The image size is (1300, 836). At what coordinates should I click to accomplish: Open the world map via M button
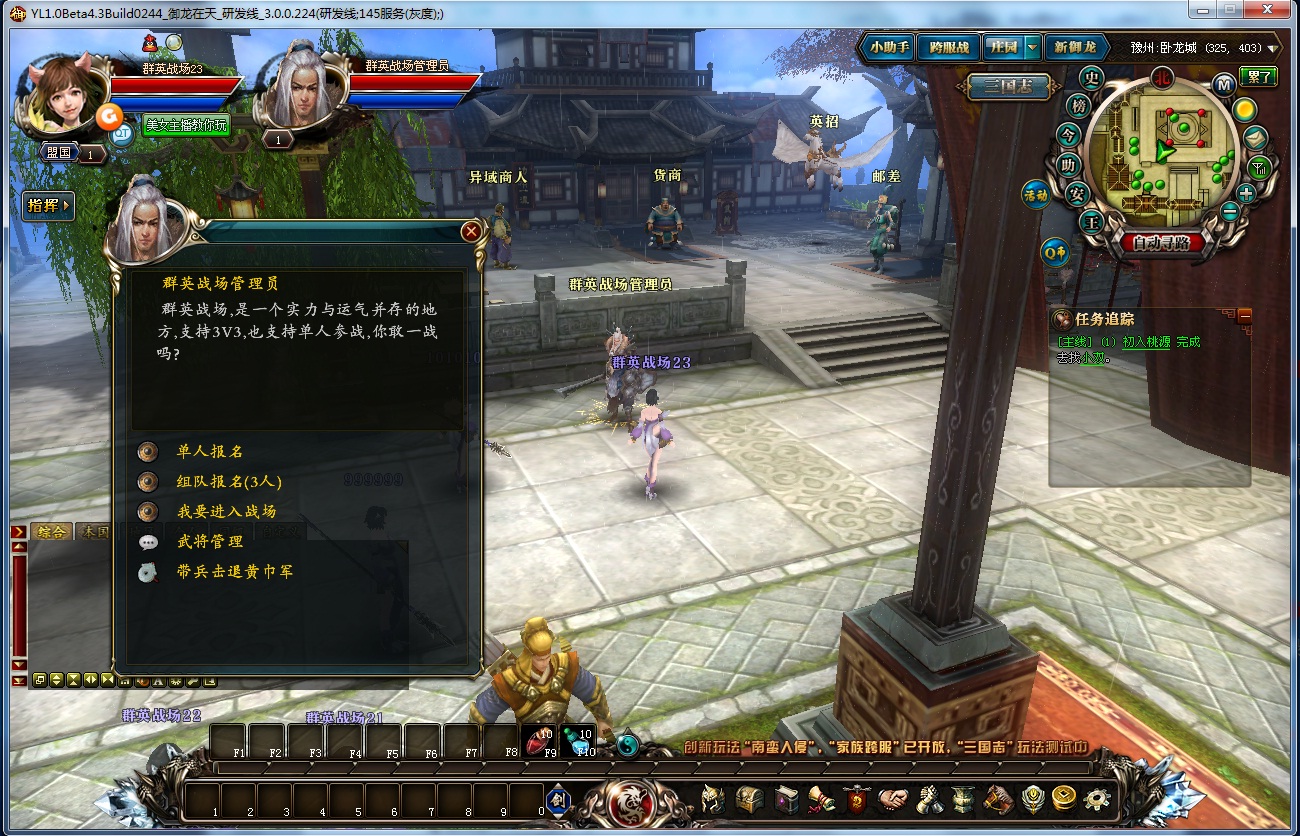[1223, 83]
